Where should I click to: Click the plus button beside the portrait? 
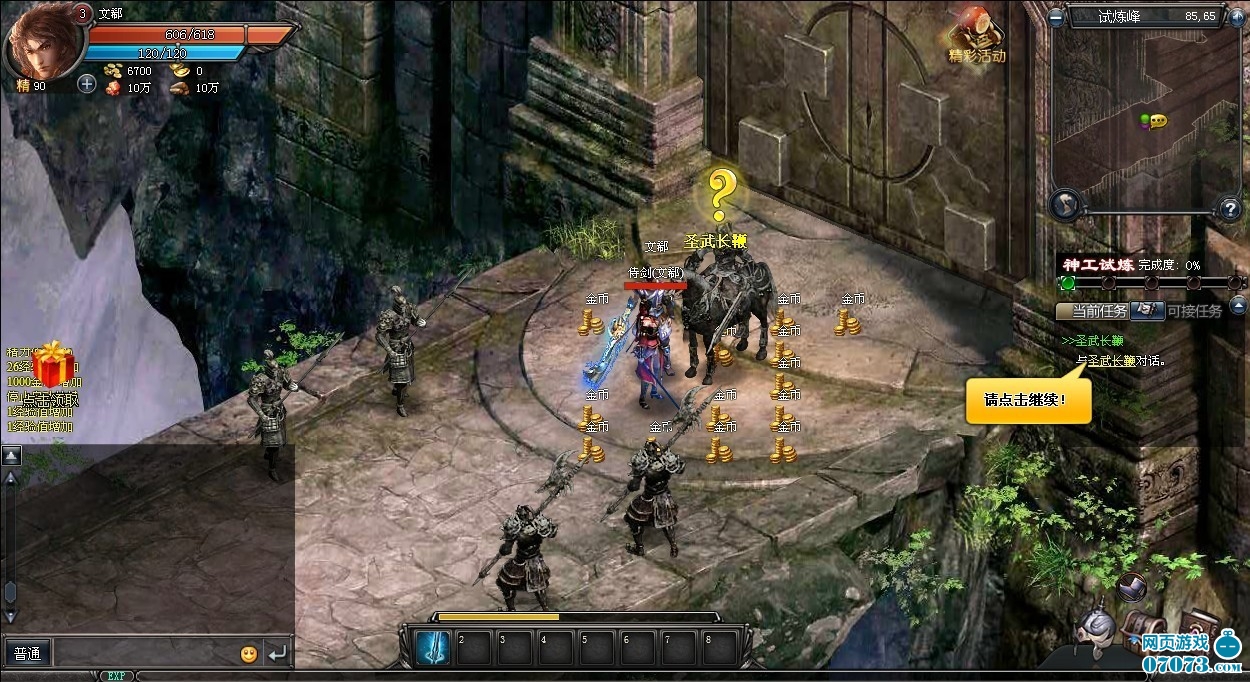[x=87, y=84]
